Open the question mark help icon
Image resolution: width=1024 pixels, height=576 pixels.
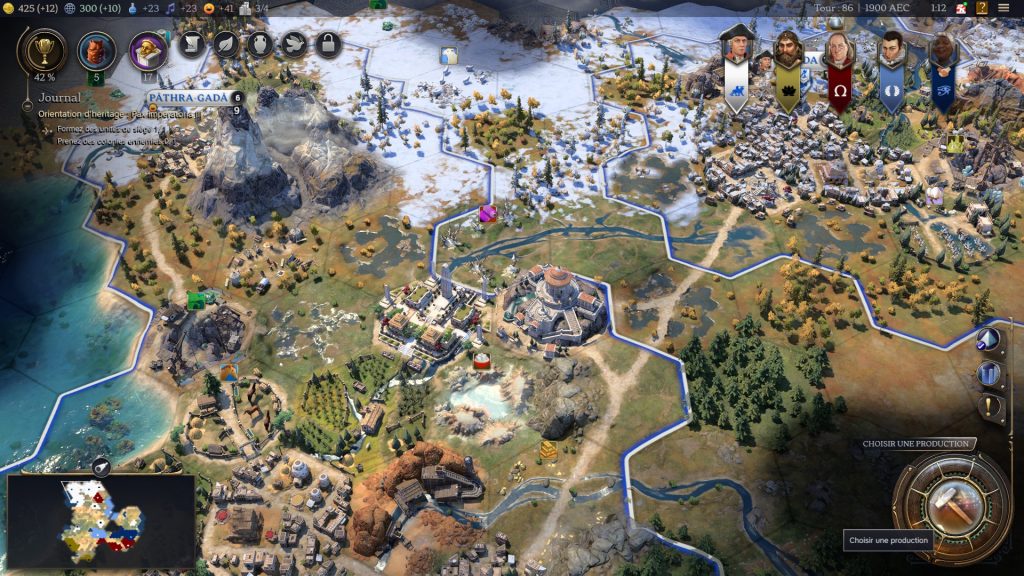pyautogui.click(x=983, y=8)
